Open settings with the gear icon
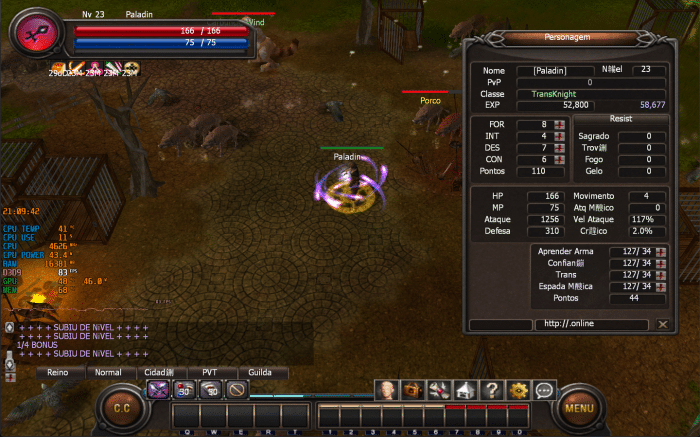Viewport: 700px width, 437px height. [x=518, y=390]
